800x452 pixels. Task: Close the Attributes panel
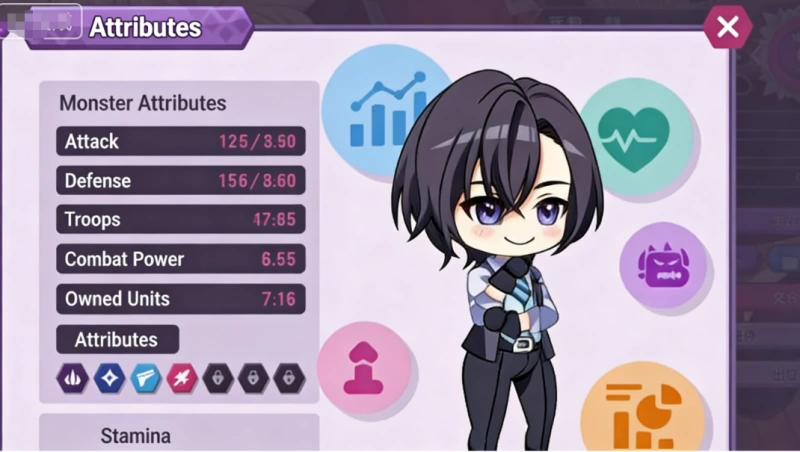click(x=727, y=27)
